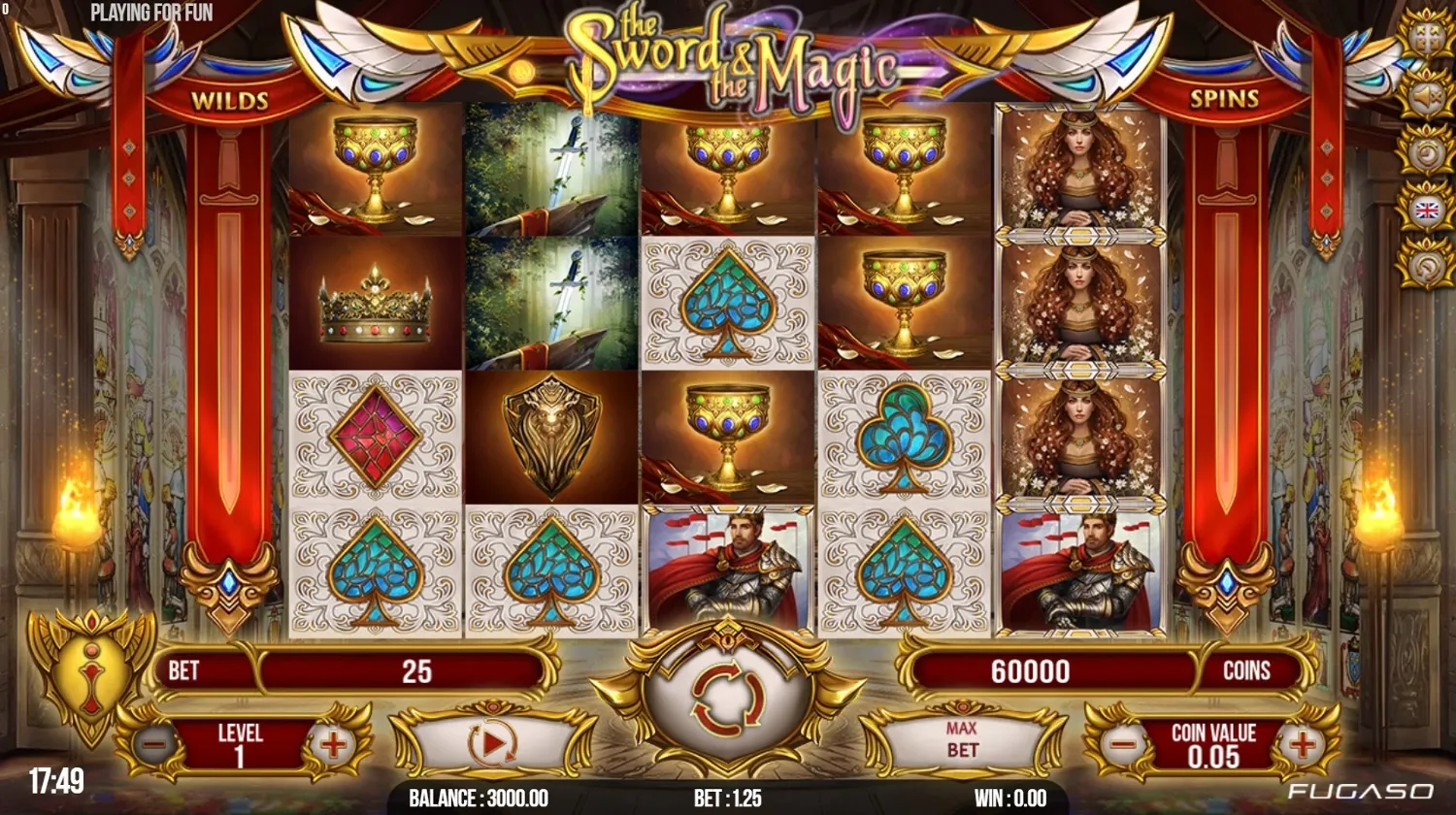Increase the bet level with plus
This screenshot has height=815, width=1456.
pos(333,745)
